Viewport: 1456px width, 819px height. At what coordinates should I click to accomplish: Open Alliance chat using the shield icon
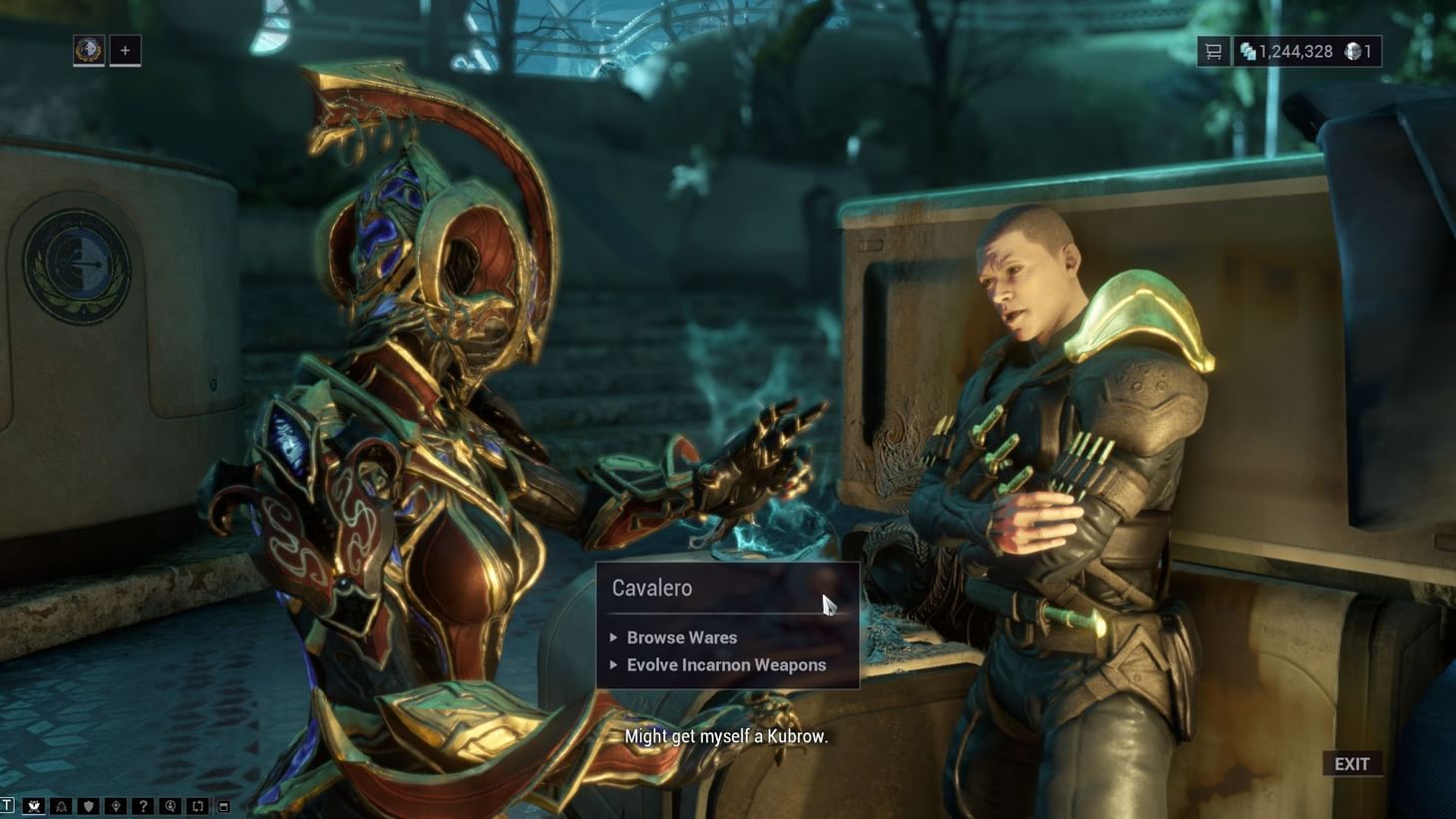[x=88, y=805]
